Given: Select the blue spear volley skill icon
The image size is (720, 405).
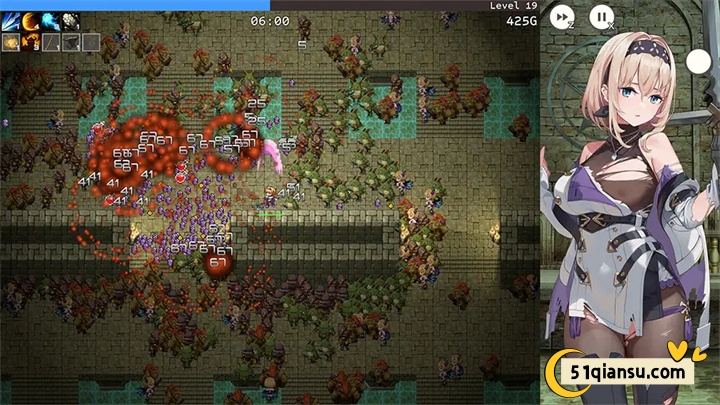Looking at the screenshot, I should 11,21.
